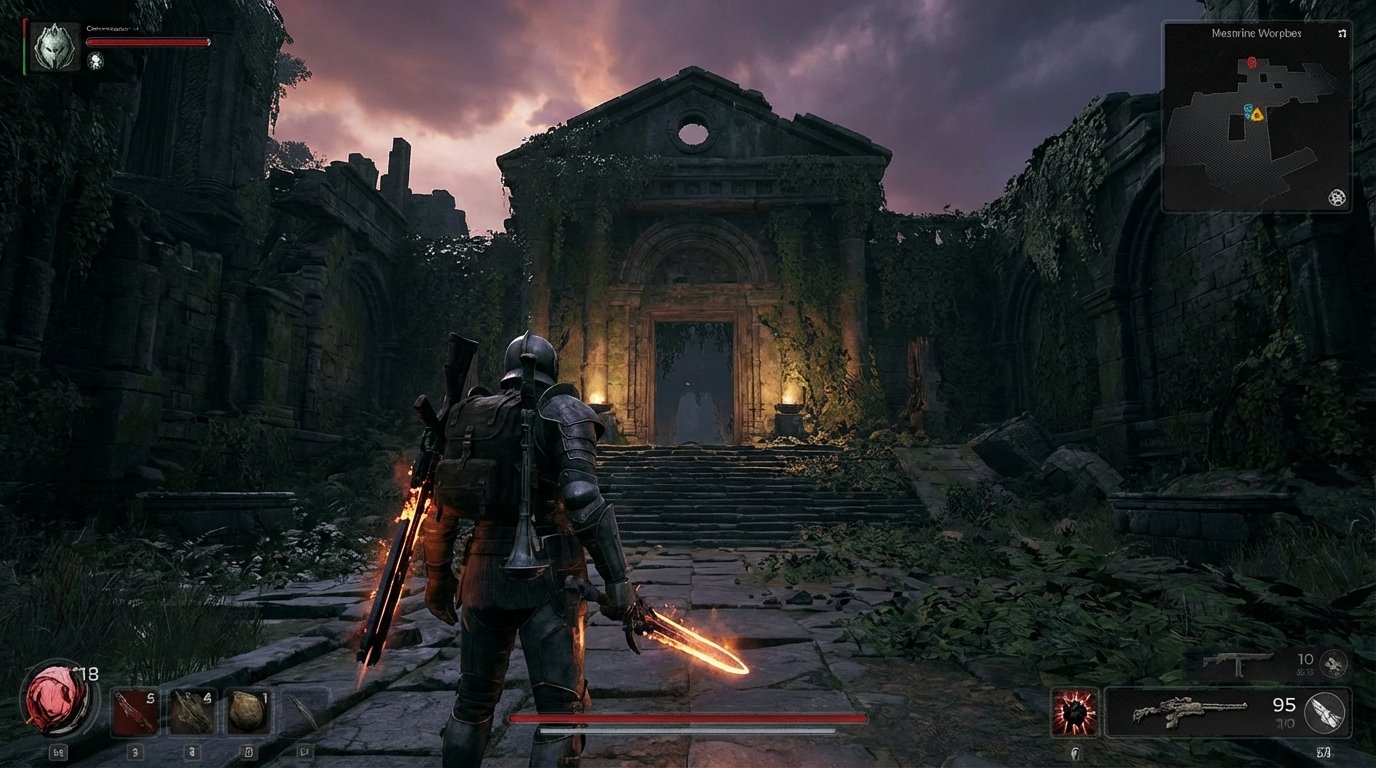Expand the minimap using its corner arrows
Viewport: 1376px width, 768px height.
coord(1342,33)
